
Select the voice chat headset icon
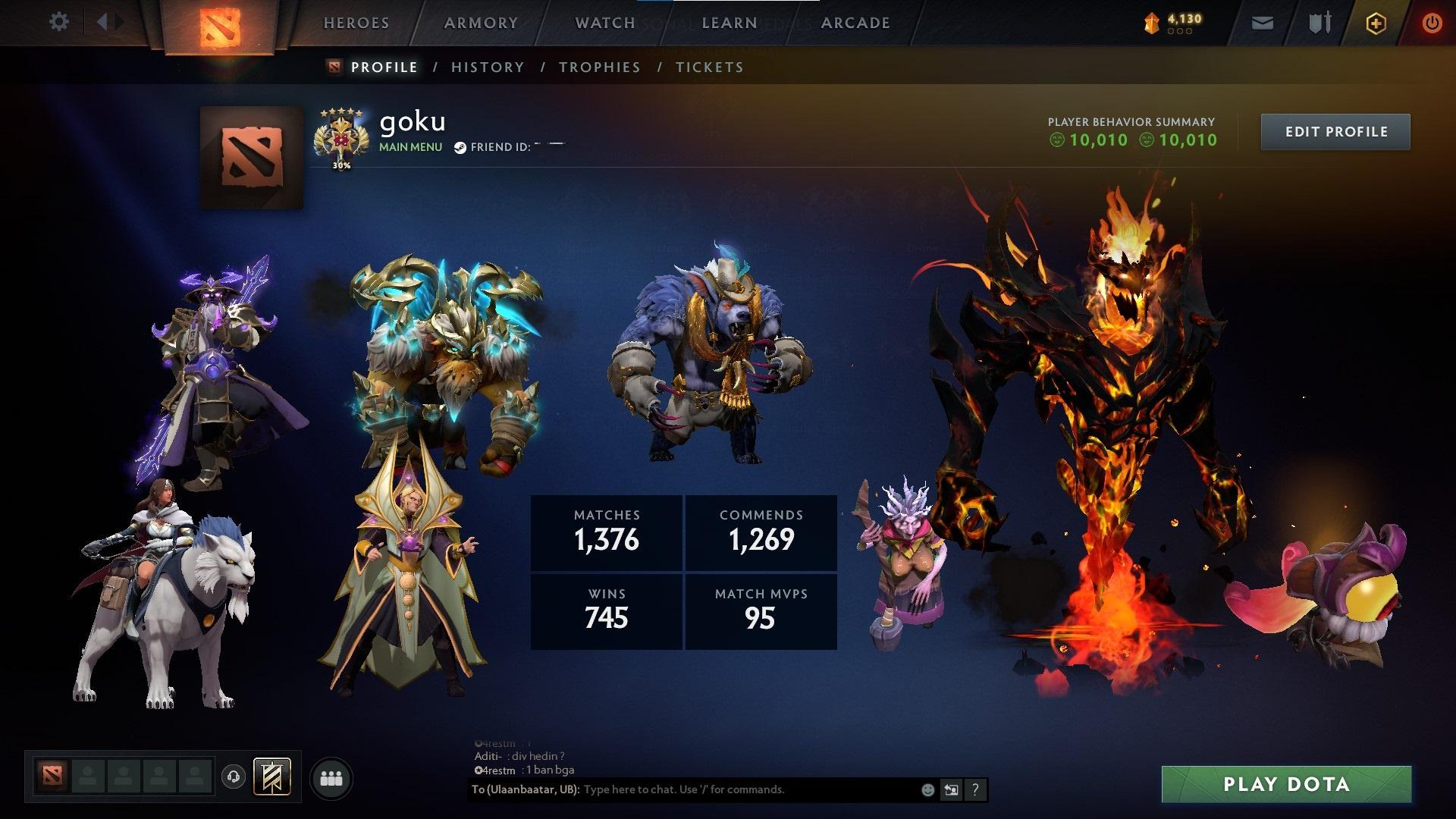(235, 777)
